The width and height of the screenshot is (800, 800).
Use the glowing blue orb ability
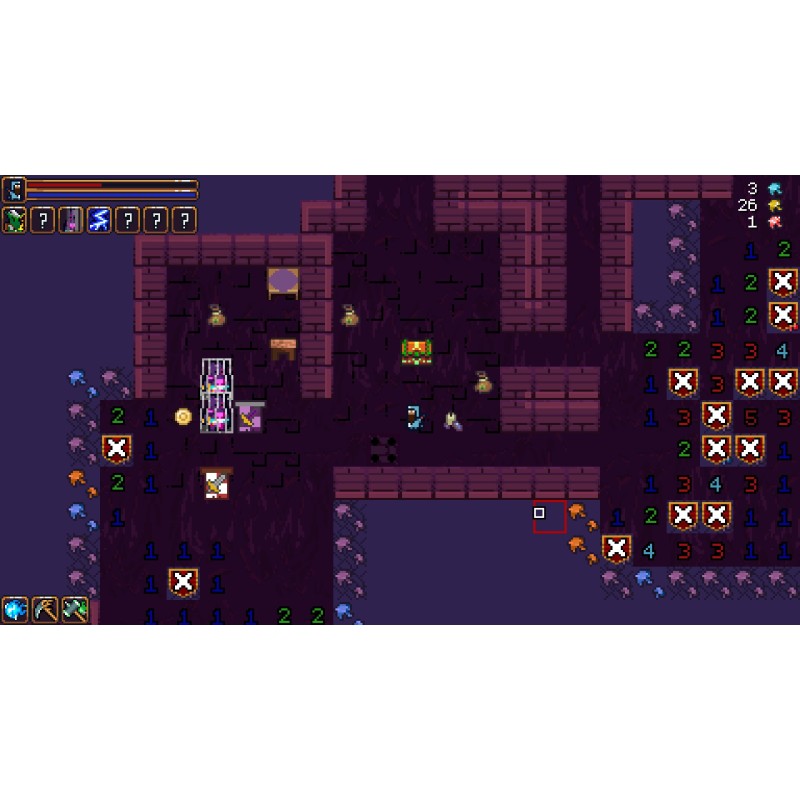tap(15, 609)
